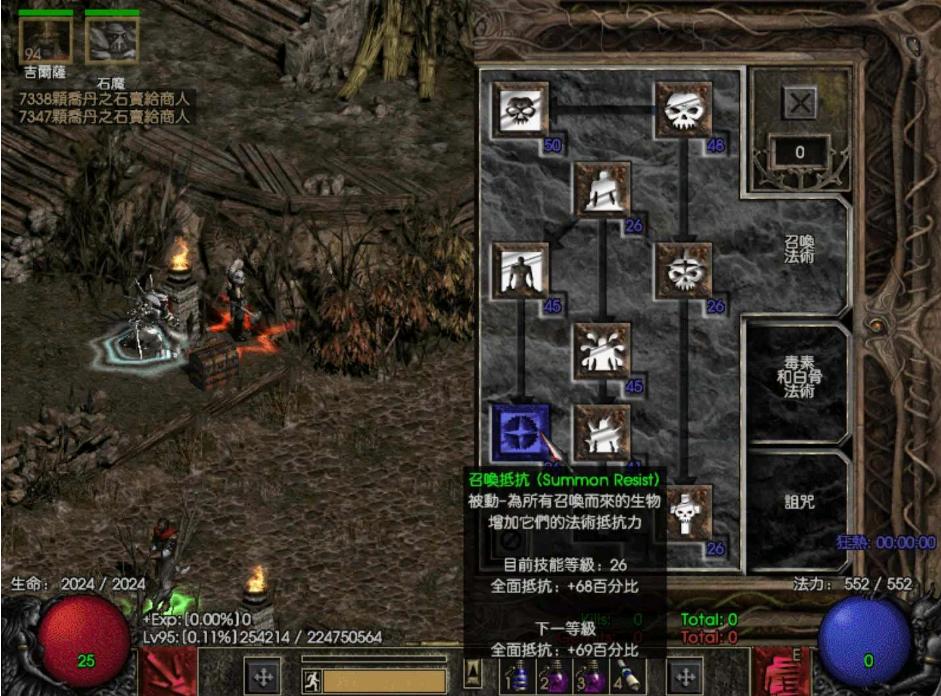941x696 pixels.
Task: Select the 召喚法術 summoning skill tab
Action: tap(797, 251)
